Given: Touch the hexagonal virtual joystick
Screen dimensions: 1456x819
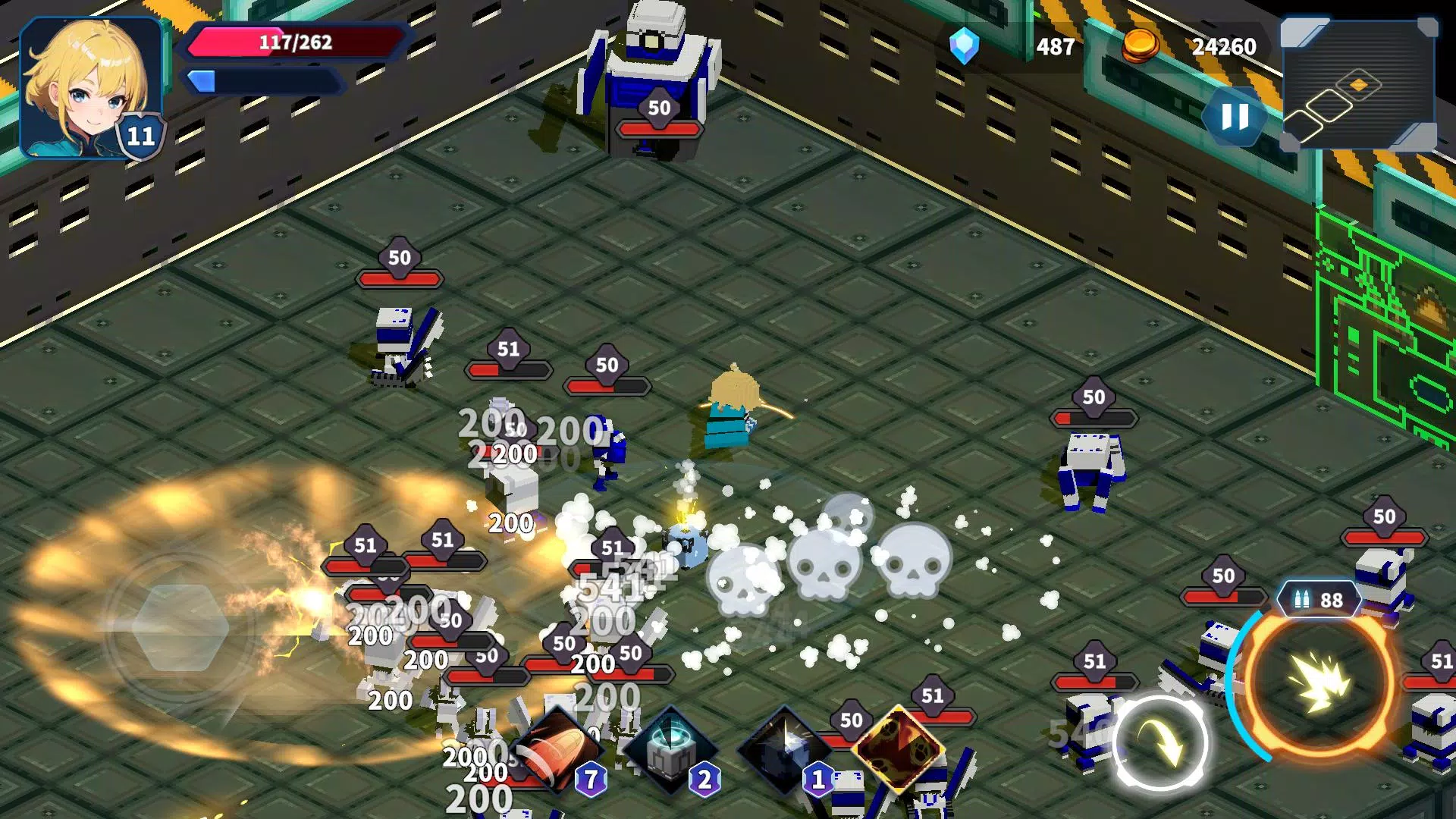Looking at the screenshot, I should click(x=180, y=626).
